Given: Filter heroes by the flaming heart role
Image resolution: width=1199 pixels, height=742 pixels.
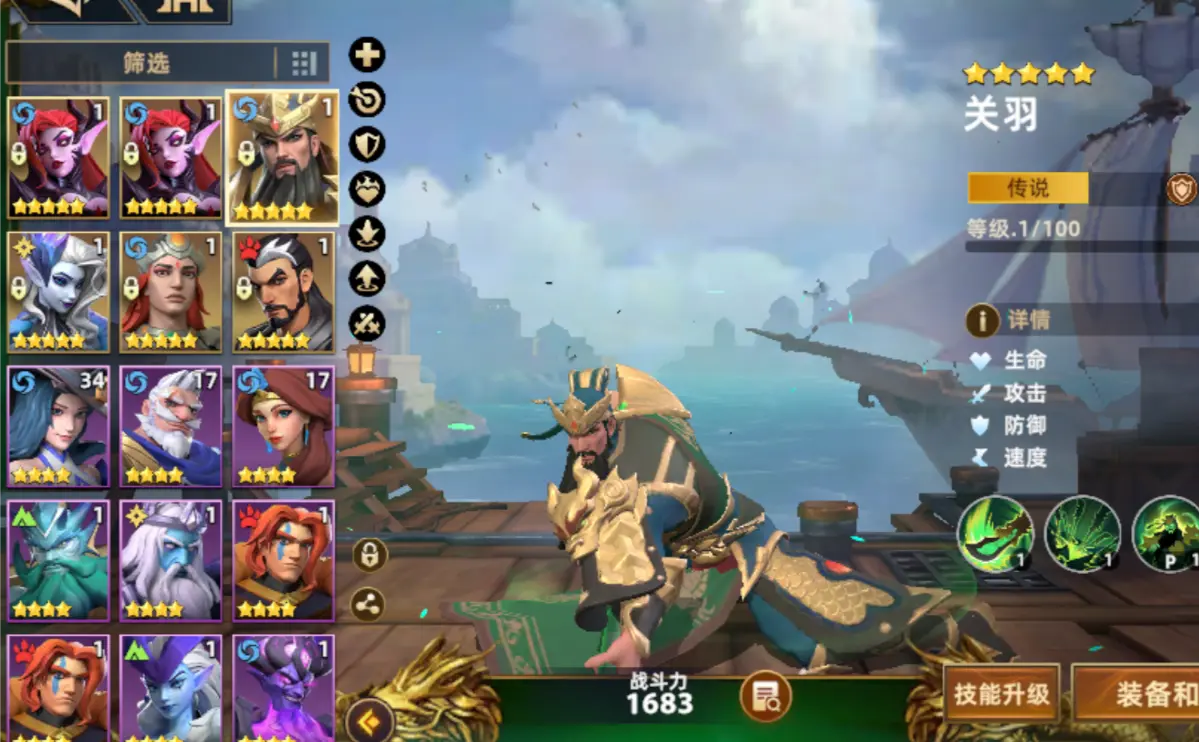Looking at the screenshot, I should click(367, 189).
